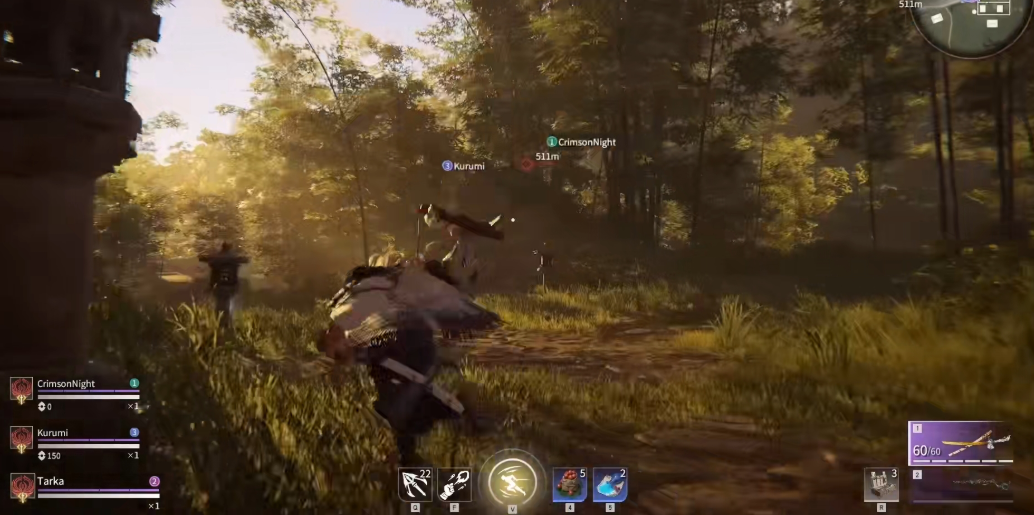This screenshot has height=515, width=1034.
Task: Use the red berry pile consumable
Action: click(570, 484)
